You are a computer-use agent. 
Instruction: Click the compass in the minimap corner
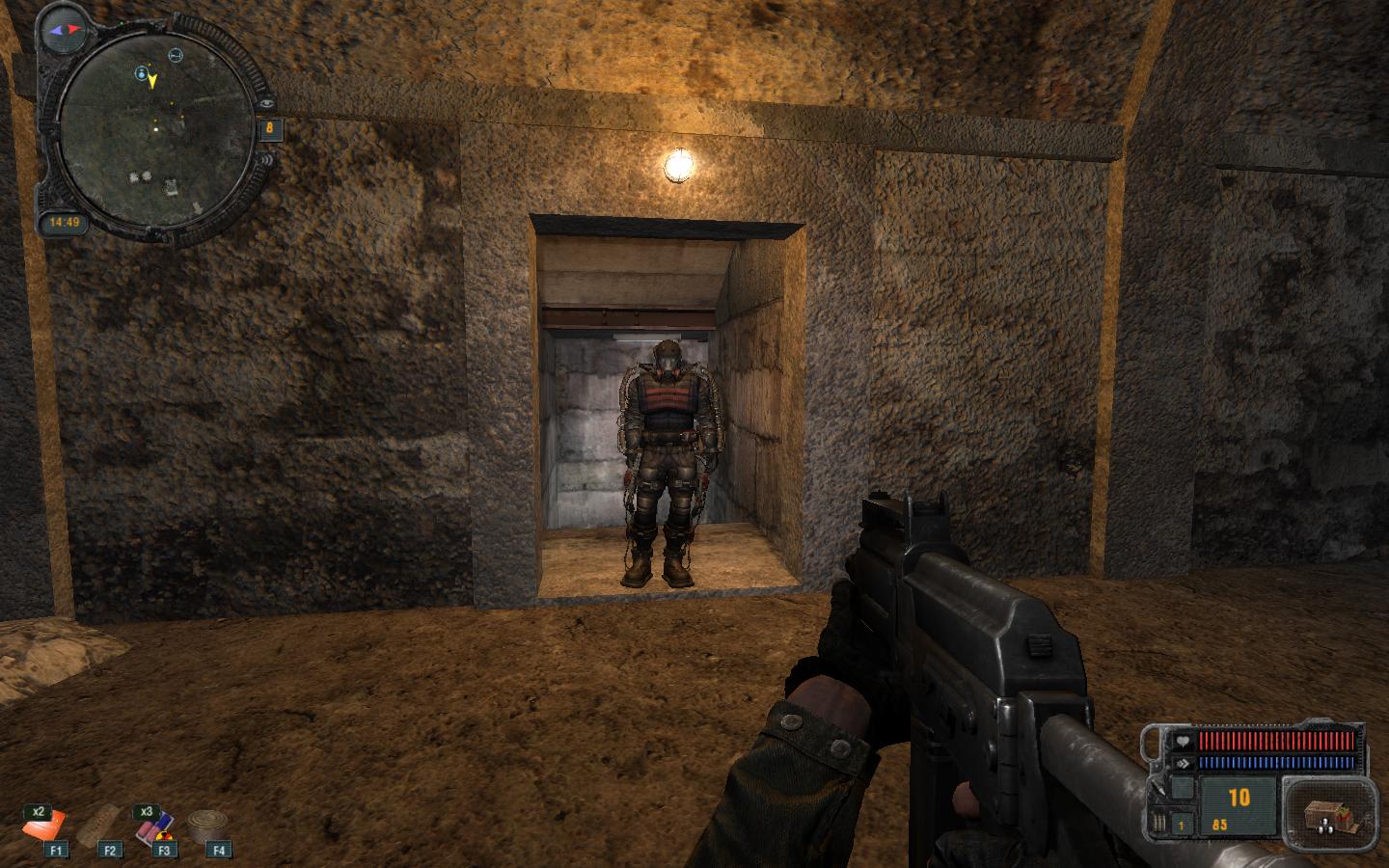[x=67, y=30]
